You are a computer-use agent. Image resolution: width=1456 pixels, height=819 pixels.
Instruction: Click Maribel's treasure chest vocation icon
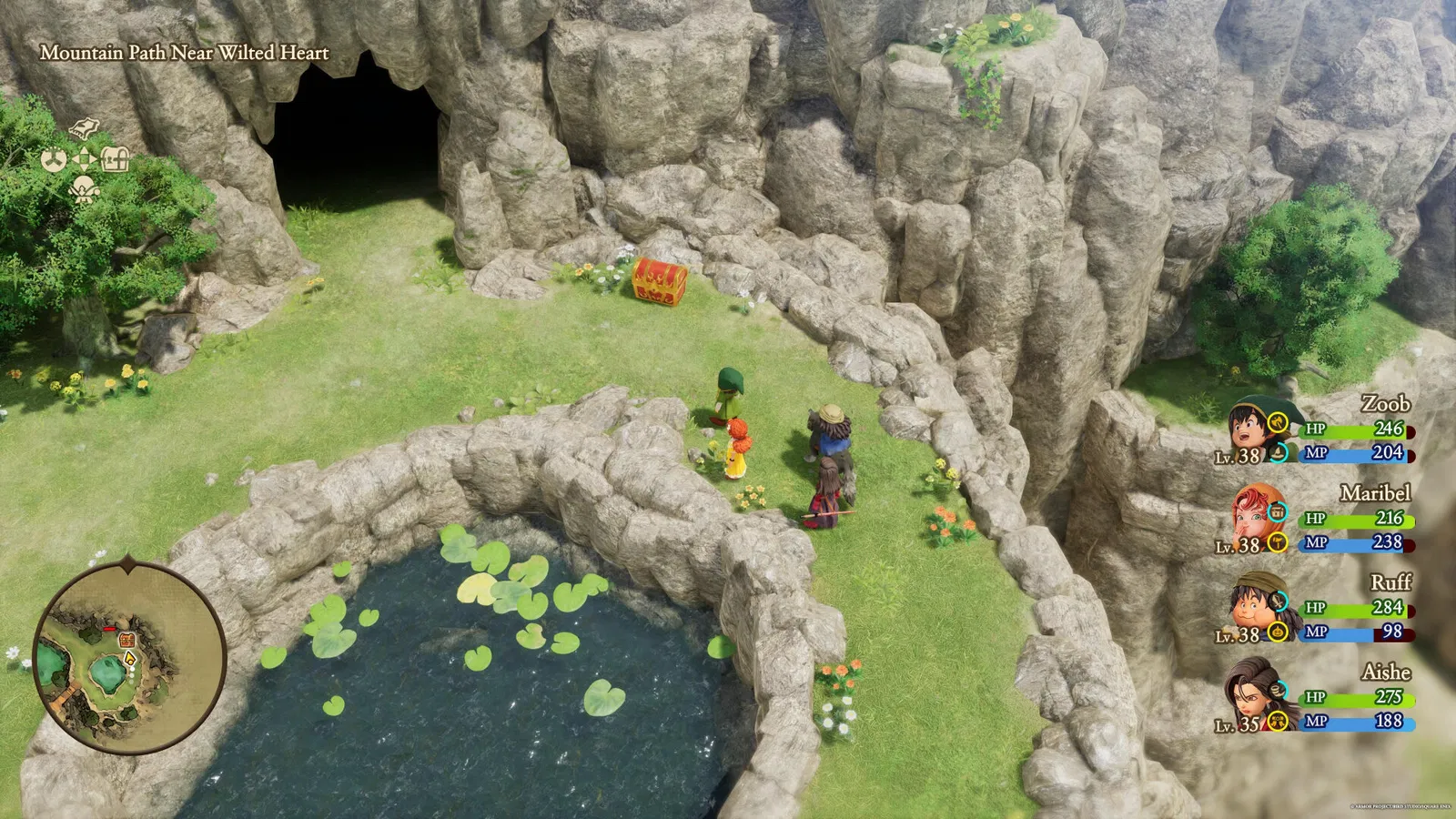[x=1277, y=511]
